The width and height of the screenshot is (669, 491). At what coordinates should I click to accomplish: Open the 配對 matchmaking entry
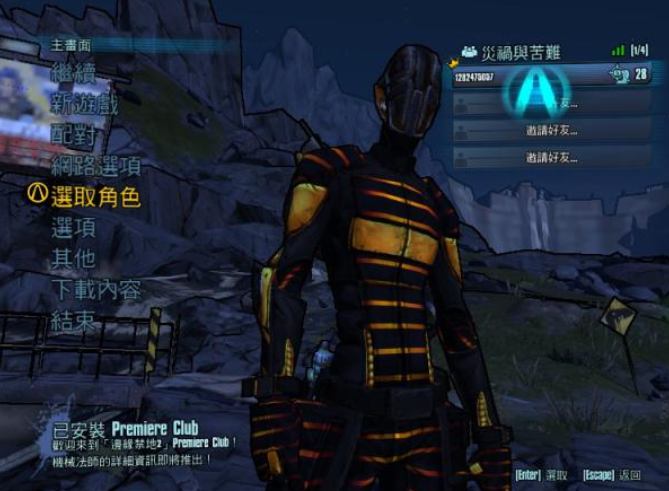pyautogui.click(x=74, y=135)
